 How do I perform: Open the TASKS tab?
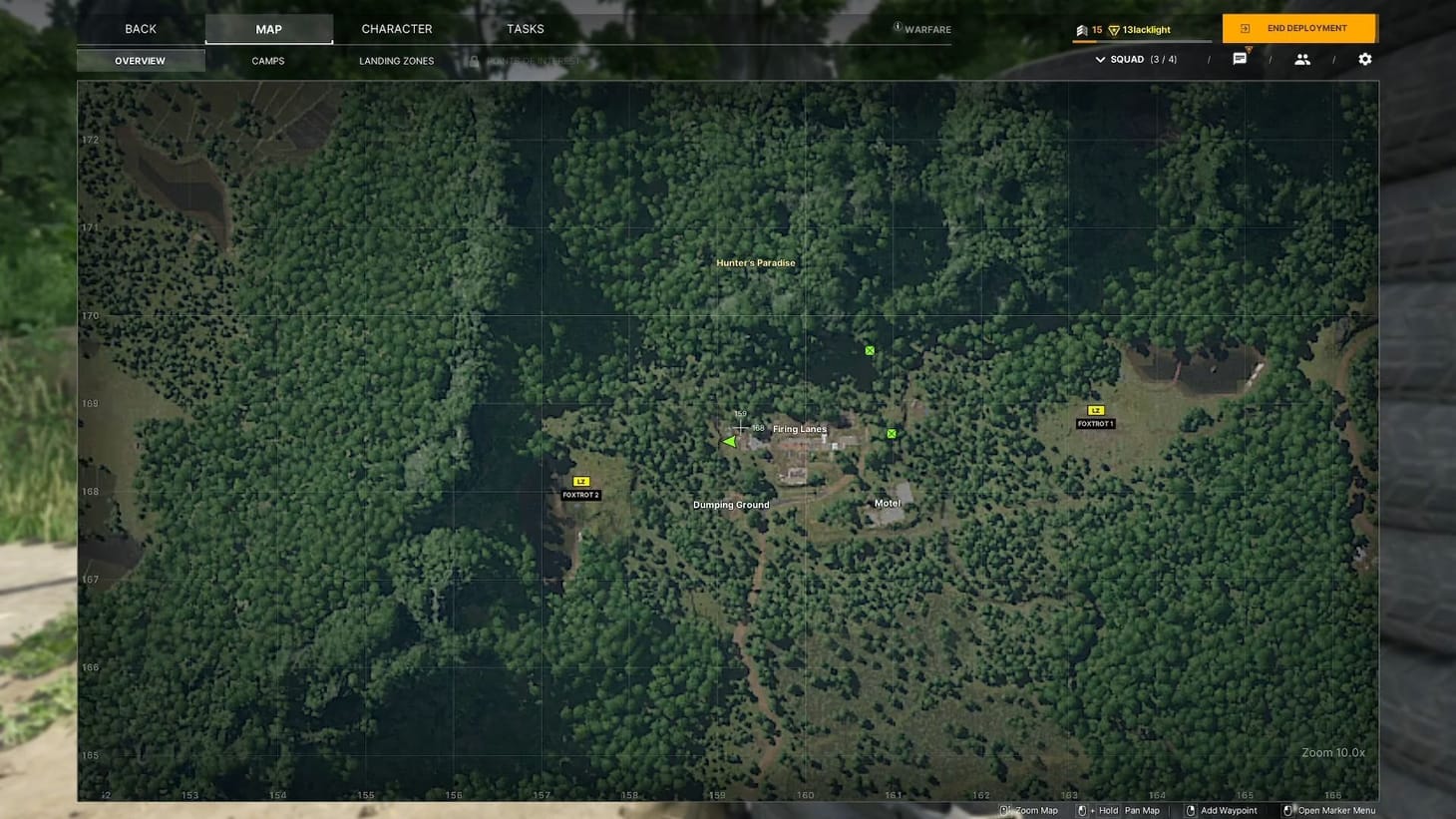(525, 29)
